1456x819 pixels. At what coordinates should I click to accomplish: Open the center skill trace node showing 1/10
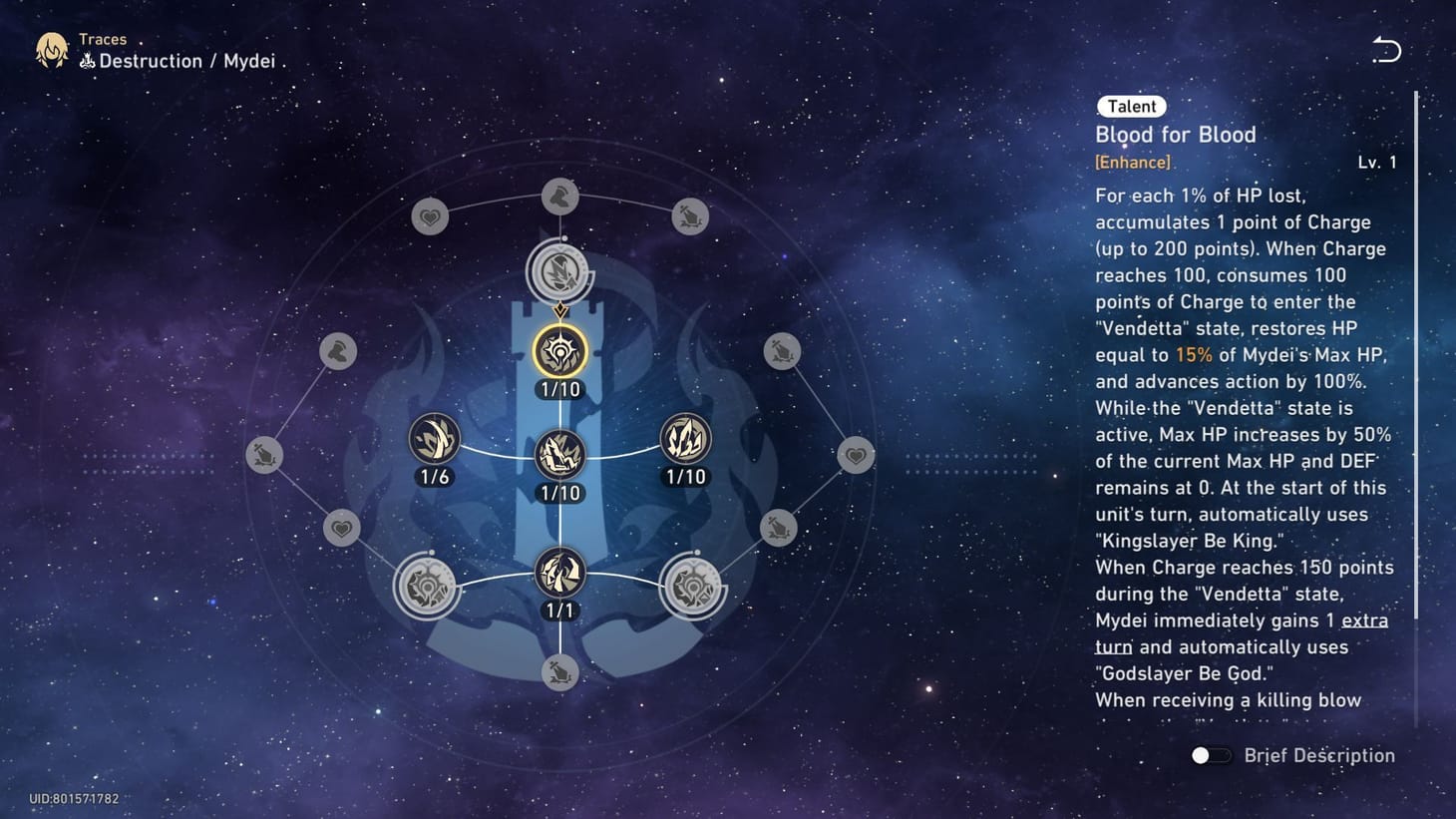(561, 454)
